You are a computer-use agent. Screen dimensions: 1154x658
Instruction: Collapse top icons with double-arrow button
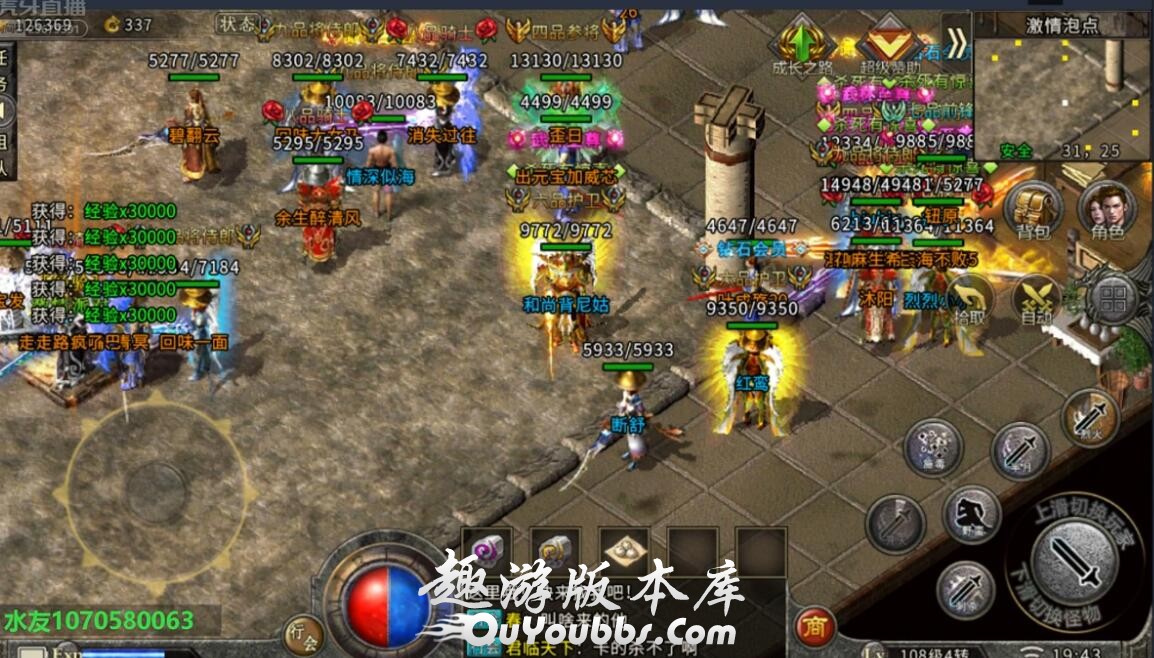tap(957, 43)
